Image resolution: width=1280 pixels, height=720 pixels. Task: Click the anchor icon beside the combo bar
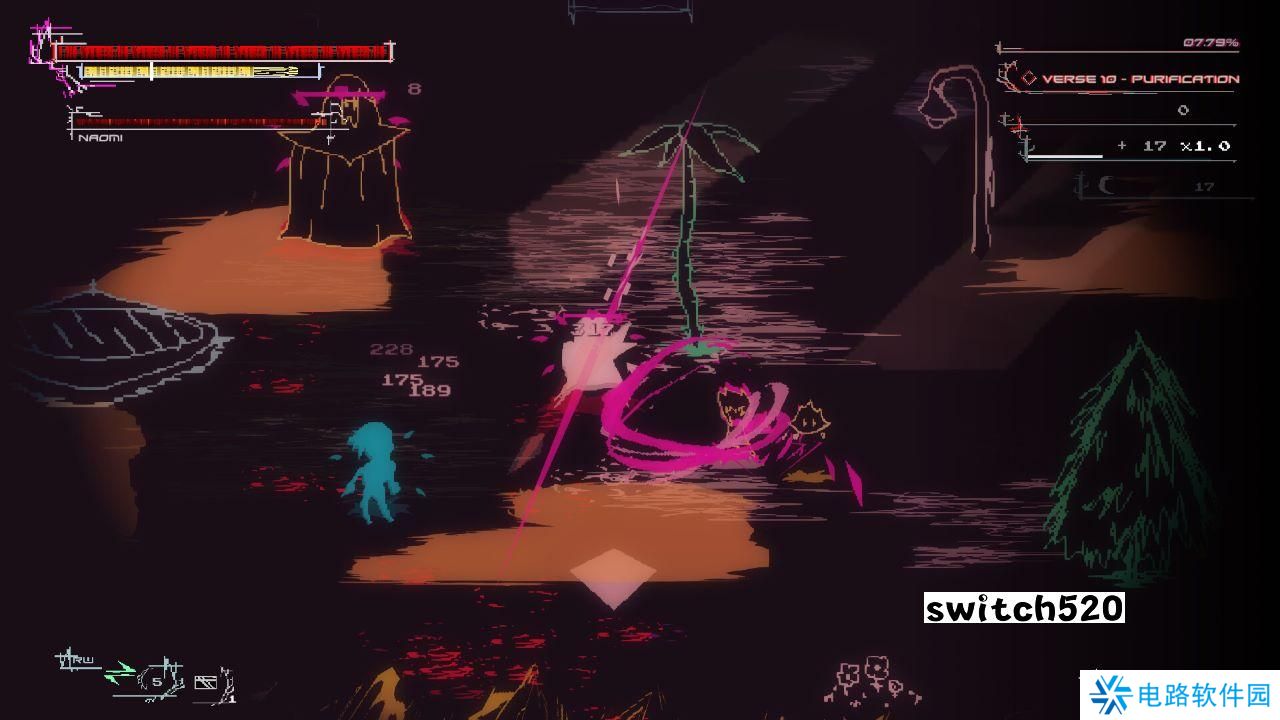click(x=1025, y=149)
